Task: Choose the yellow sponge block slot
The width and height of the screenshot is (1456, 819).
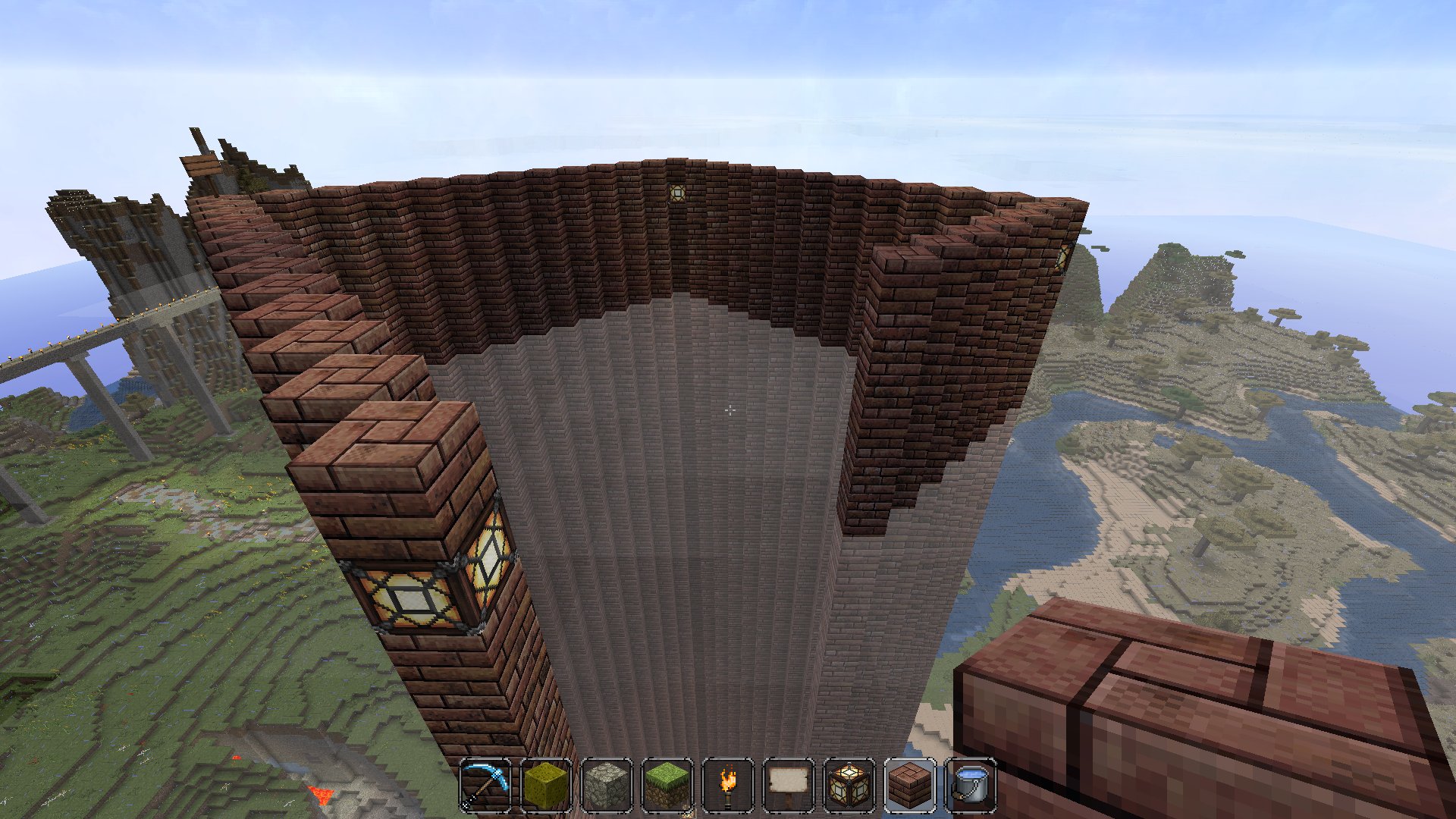Action: coord(546,785)
